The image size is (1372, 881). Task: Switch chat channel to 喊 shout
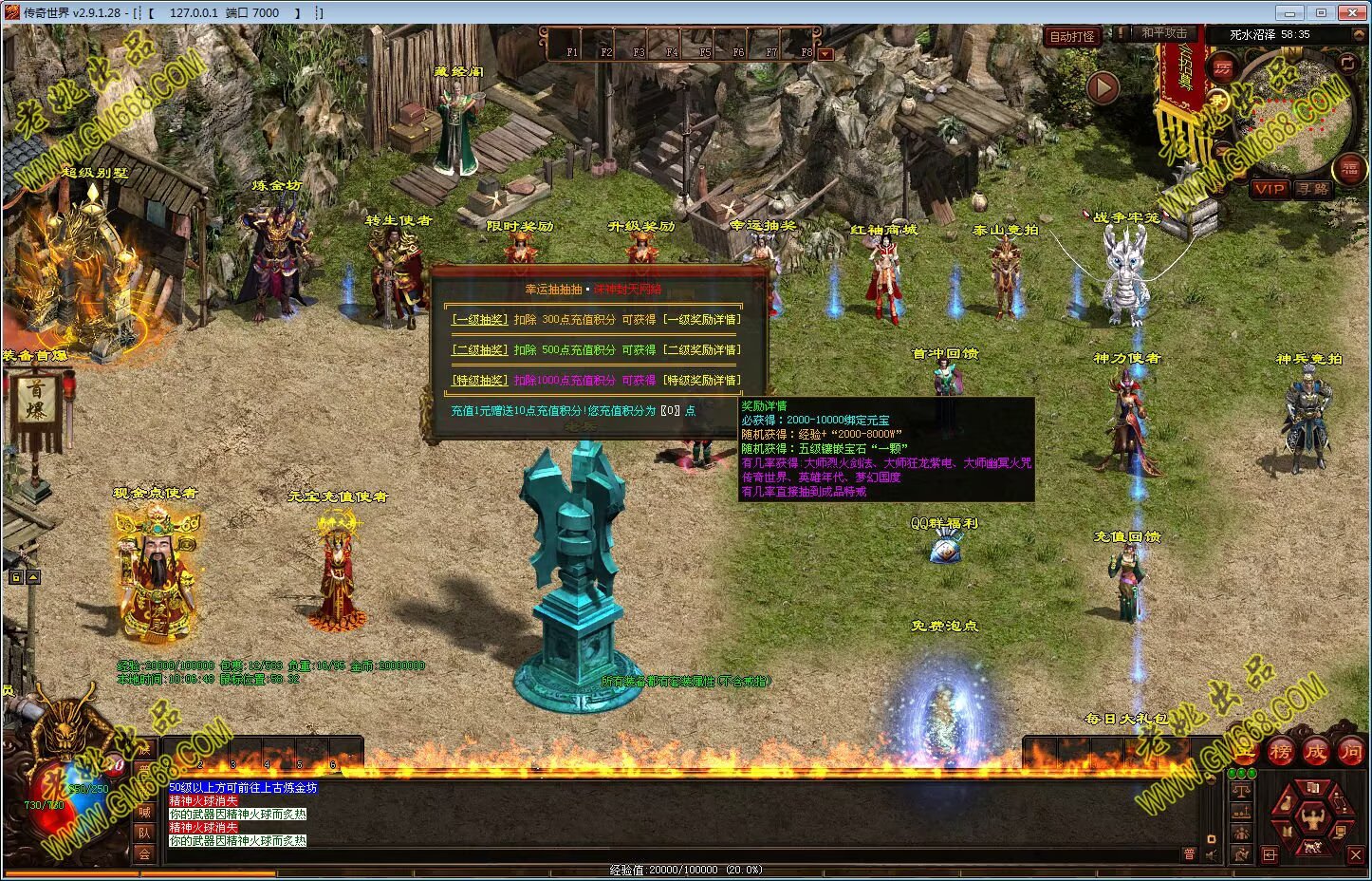tap(144, 812)
